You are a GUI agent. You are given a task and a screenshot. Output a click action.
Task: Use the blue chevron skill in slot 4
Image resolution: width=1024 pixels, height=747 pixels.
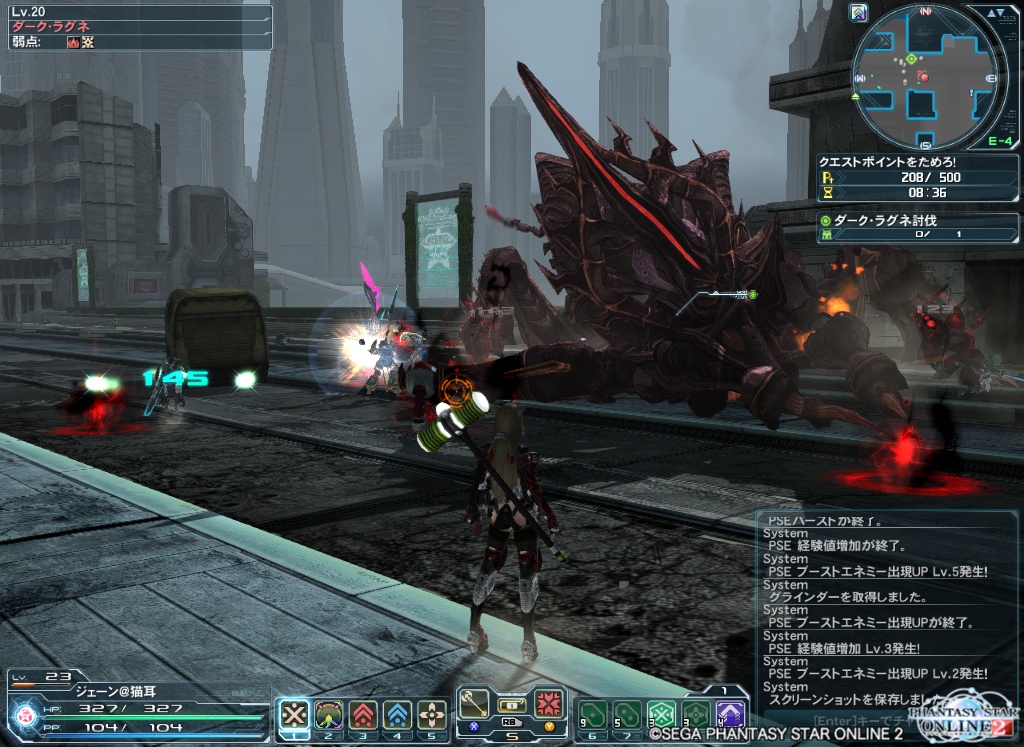398,714
